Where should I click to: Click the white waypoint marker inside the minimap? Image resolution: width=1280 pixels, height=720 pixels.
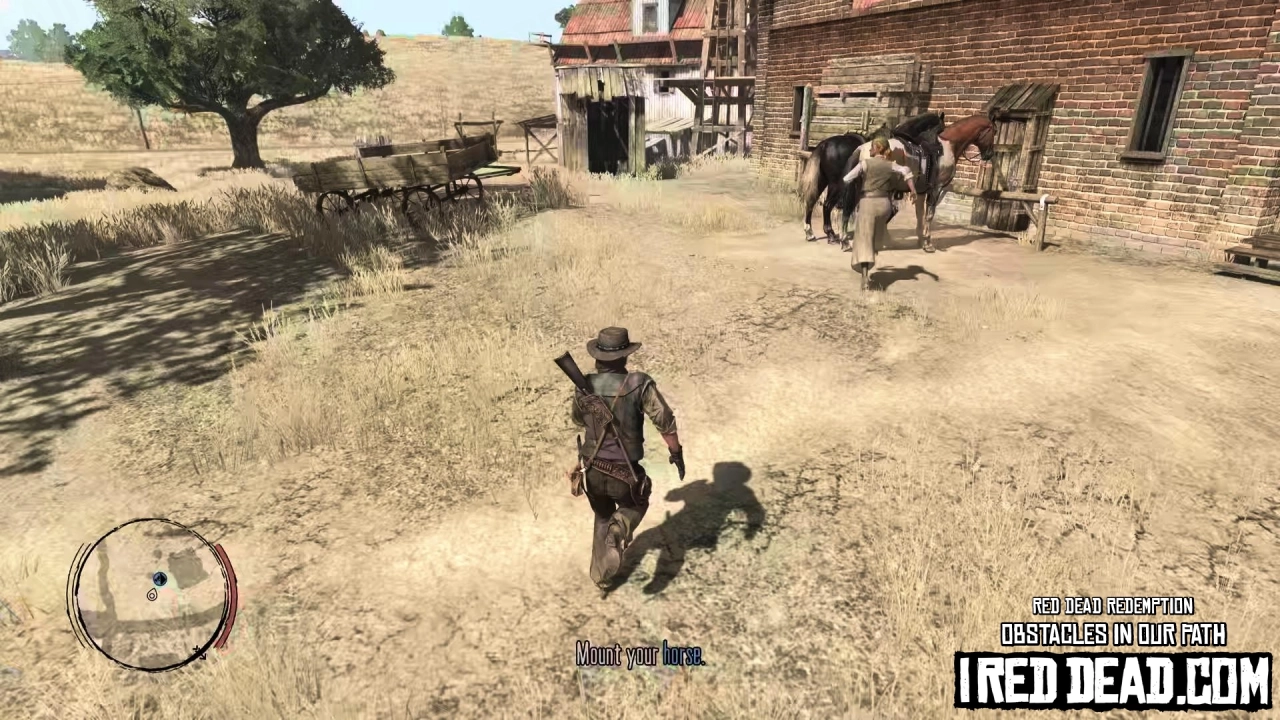click(152, 595)
